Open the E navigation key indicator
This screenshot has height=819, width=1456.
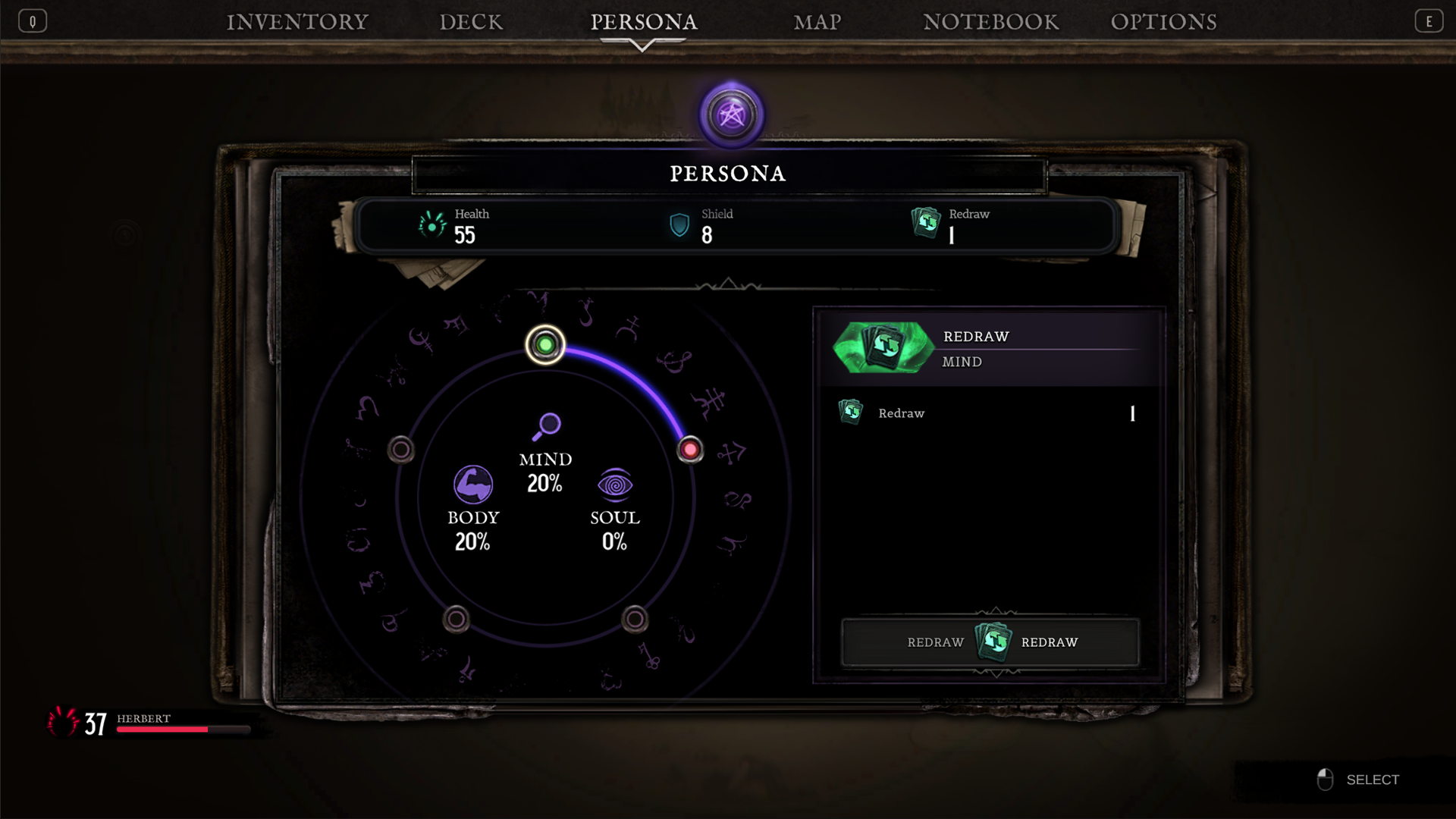tap(1429, 20)
